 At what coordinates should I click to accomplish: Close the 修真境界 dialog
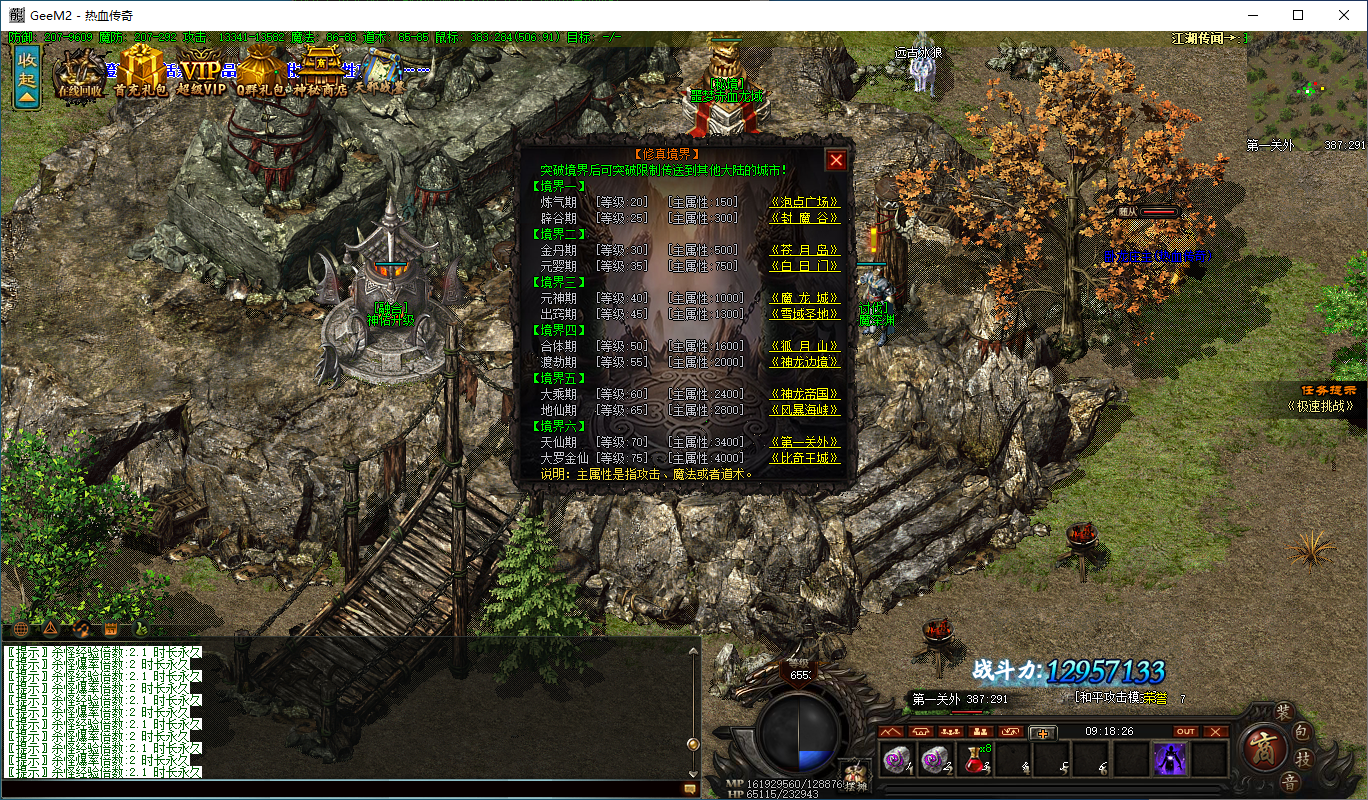pos(836,160)
